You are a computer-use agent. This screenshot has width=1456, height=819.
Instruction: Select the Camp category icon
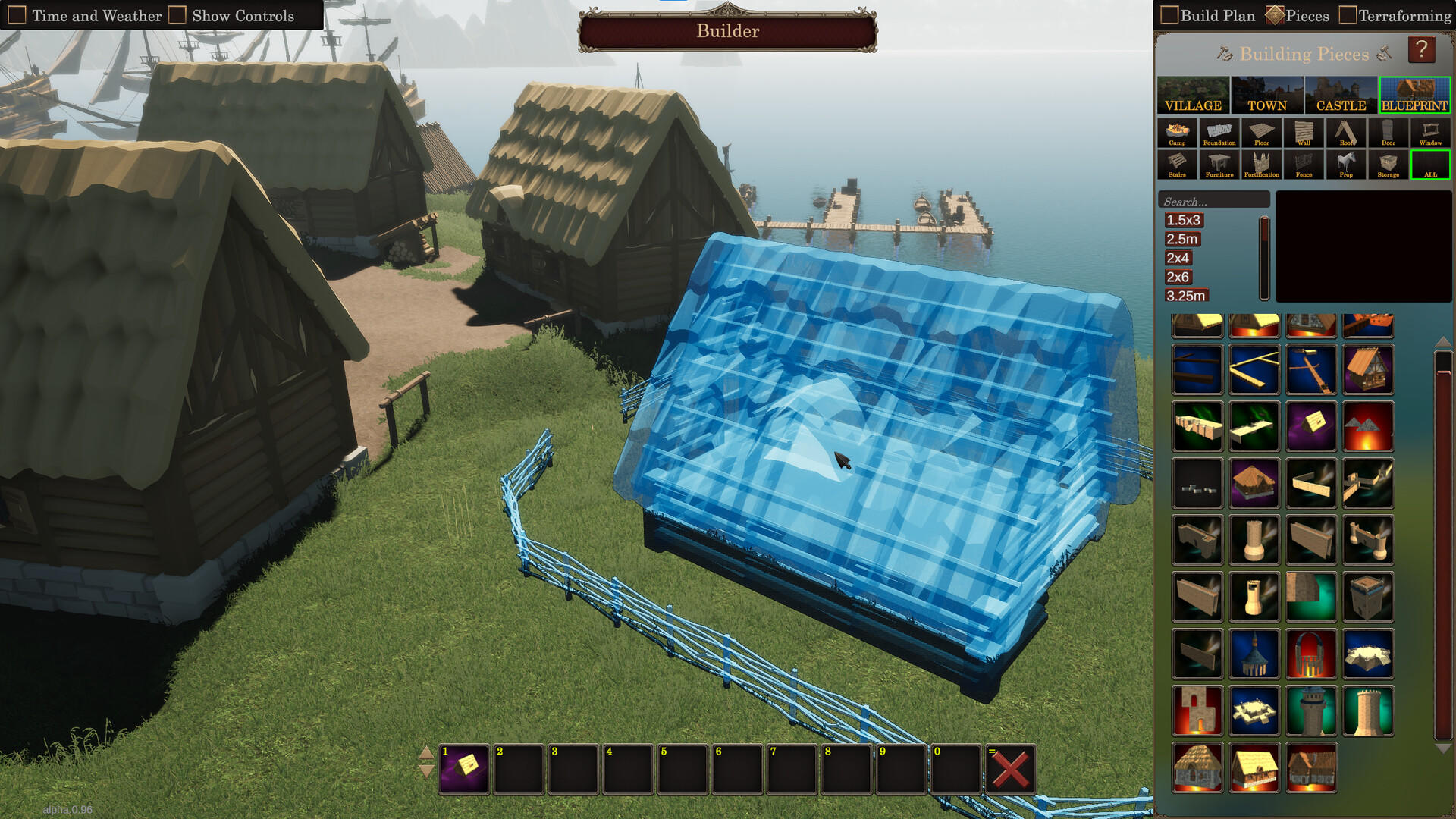click(x=1178, y=133)
